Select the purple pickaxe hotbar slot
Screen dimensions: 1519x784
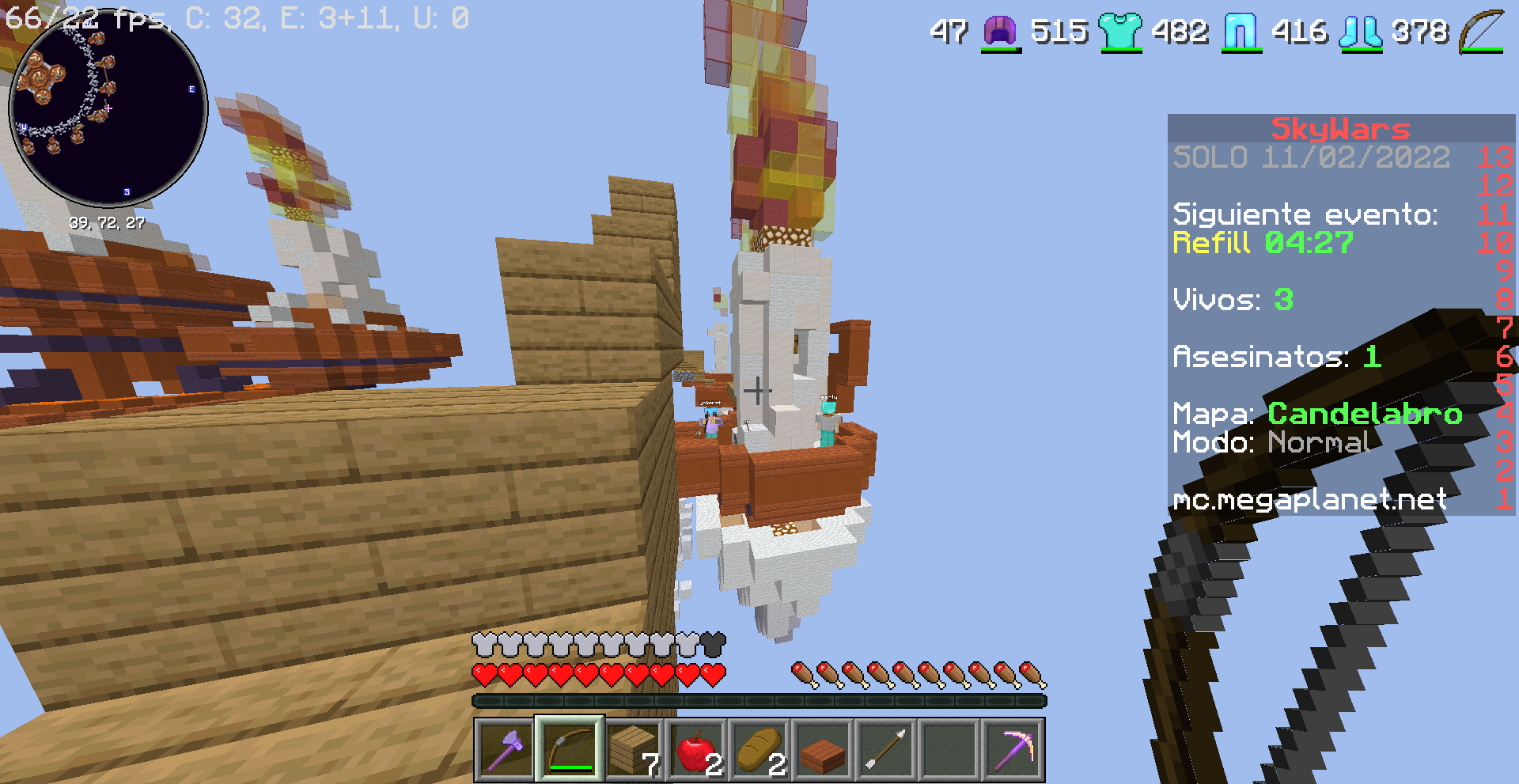pos(1013,749)
